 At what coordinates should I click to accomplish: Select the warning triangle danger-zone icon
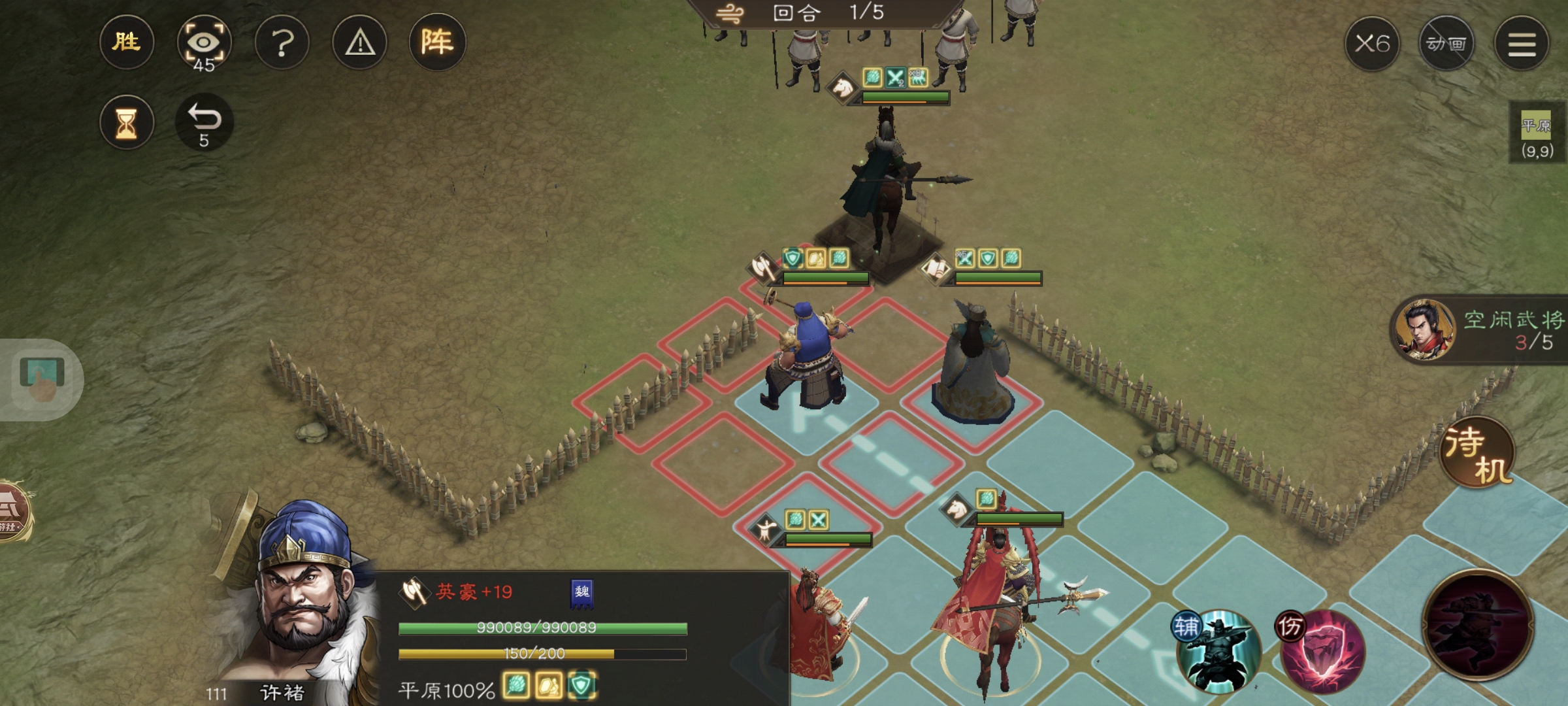(x=359, y=43)
